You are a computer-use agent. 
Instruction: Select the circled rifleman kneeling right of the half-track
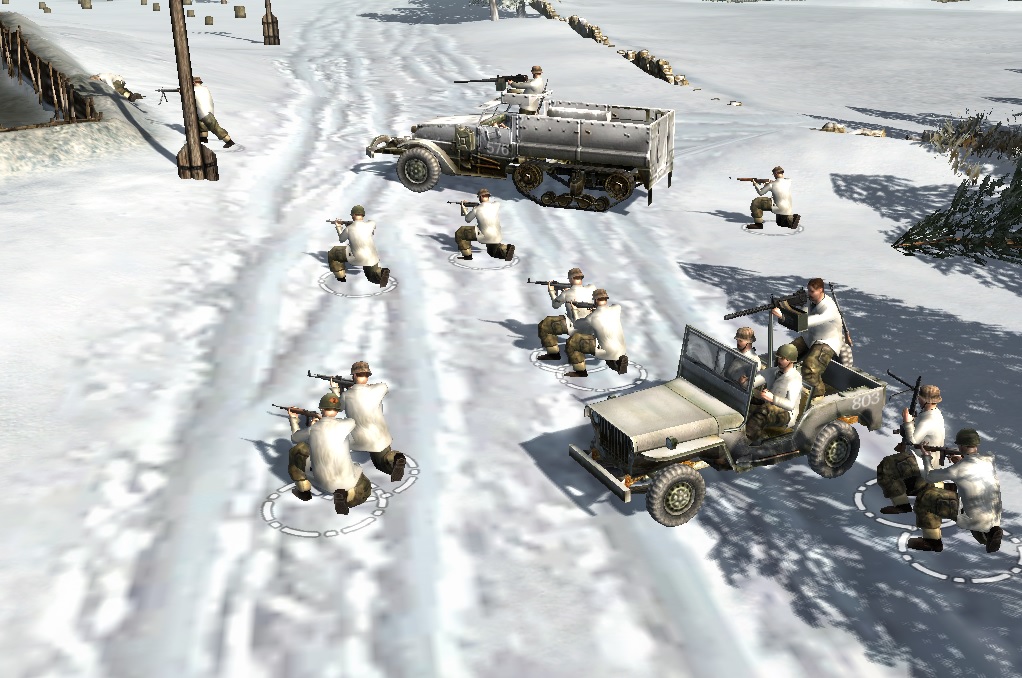pos(773,198)
